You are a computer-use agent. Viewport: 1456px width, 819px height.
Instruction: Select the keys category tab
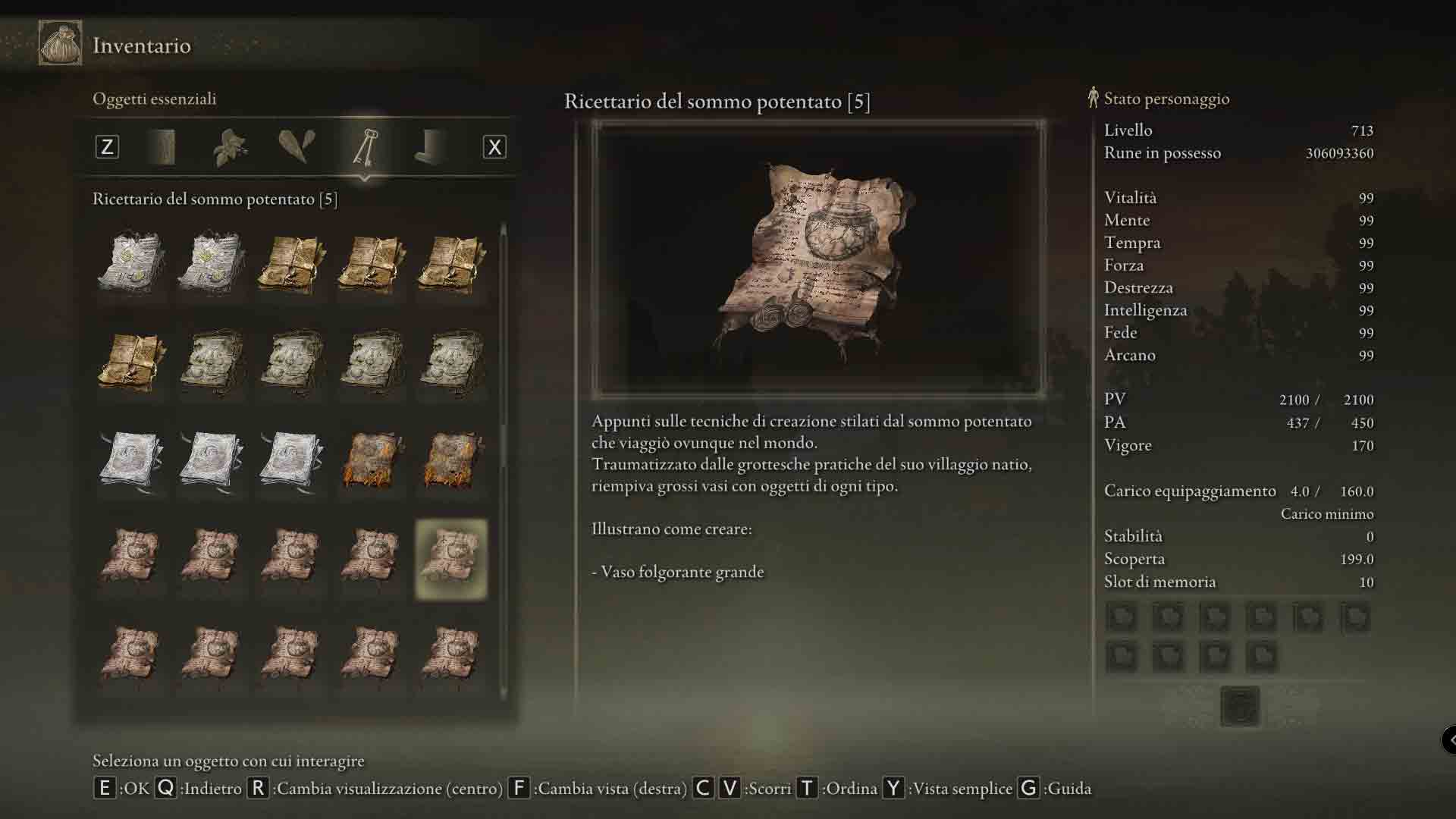(365, 147)
